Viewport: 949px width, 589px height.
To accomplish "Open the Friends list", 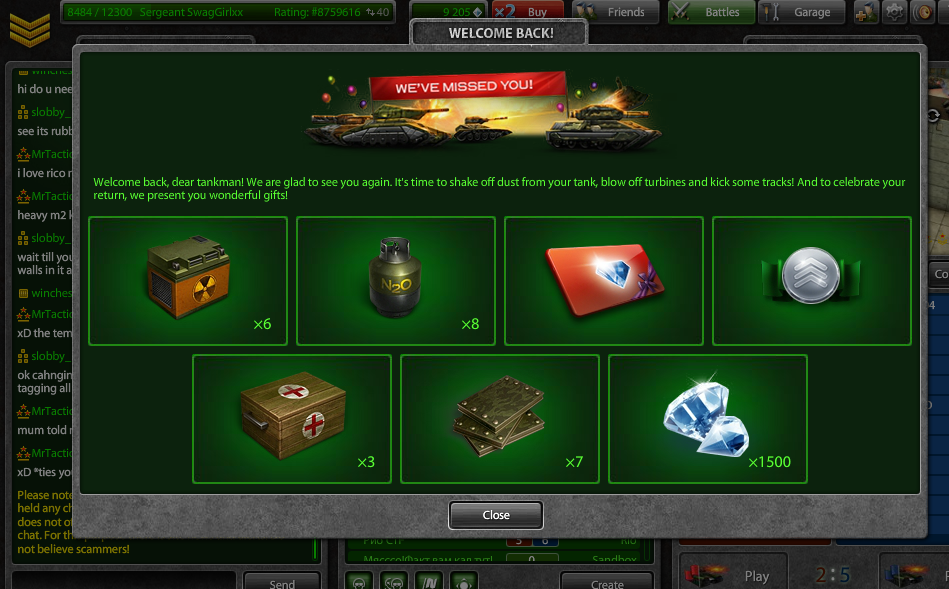I will click(617, 12).
